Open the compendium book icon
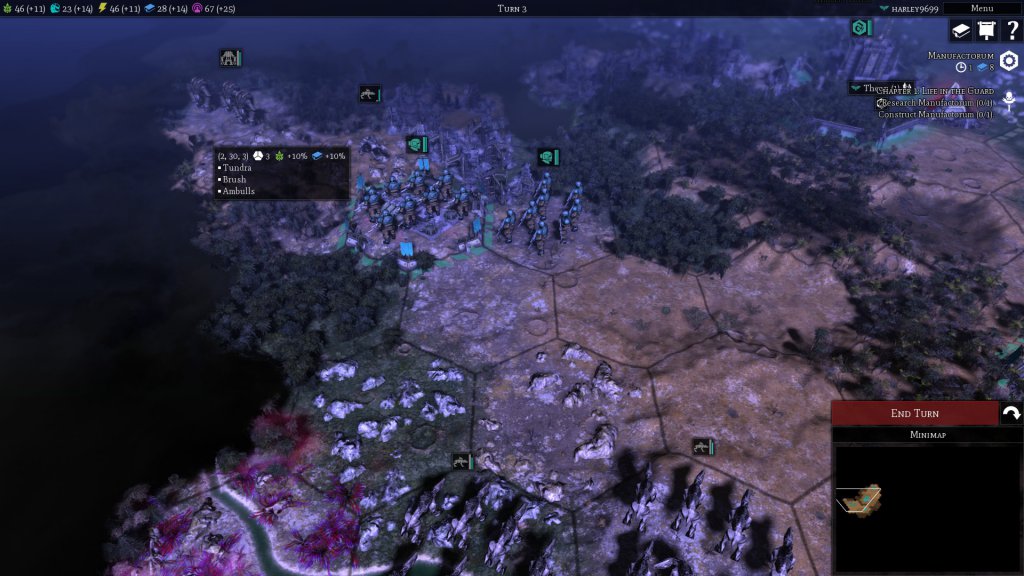This screenshot has height=576, width=1024. 961,31
